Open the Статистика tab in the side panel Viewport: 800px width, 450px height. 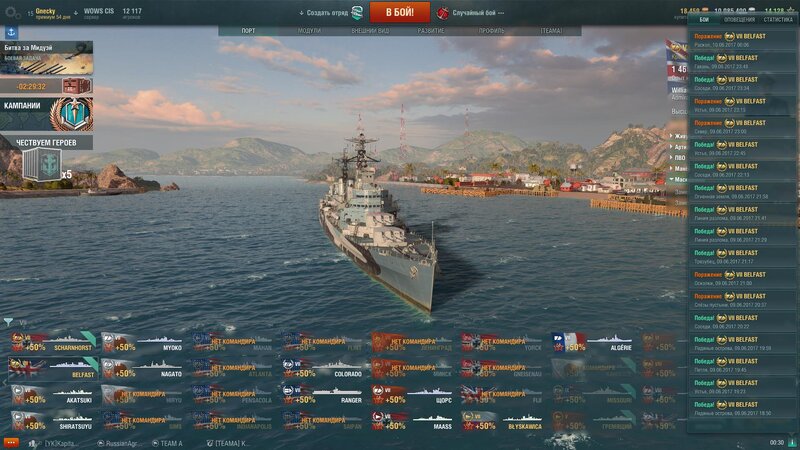(778, 19)
